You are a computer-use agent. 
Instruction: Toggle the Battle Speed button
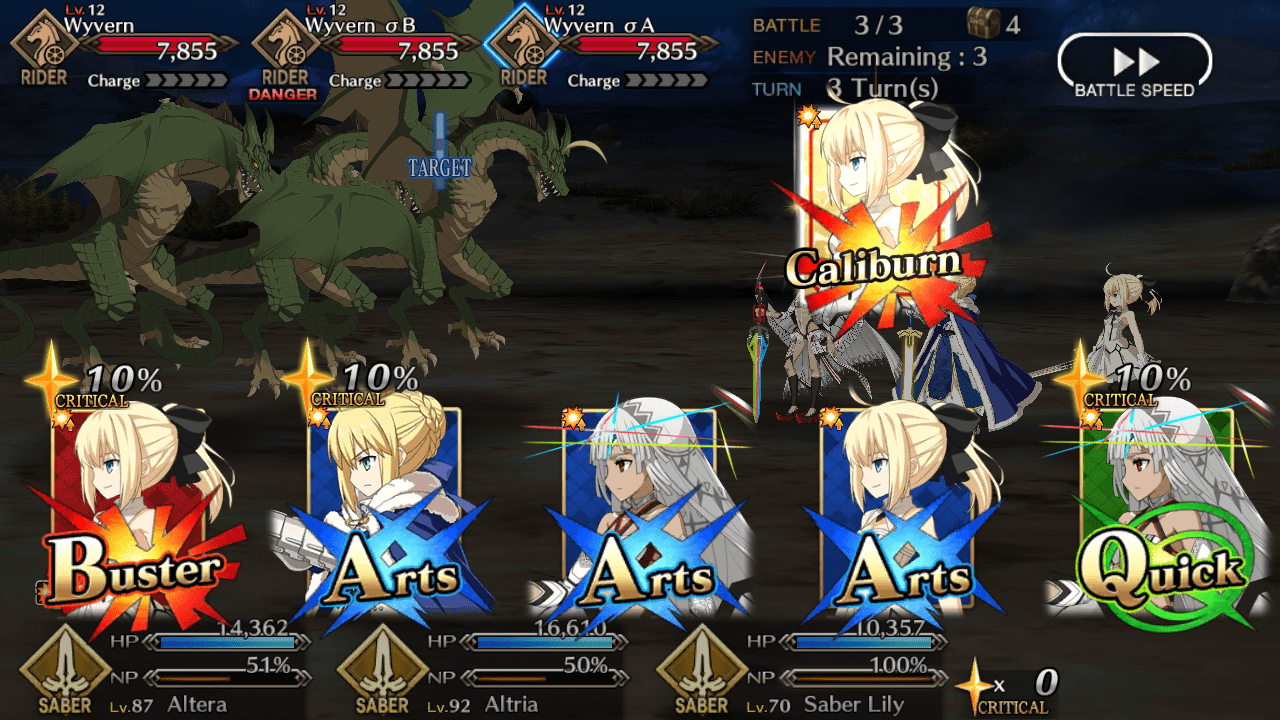click(x=1134, y=68)
